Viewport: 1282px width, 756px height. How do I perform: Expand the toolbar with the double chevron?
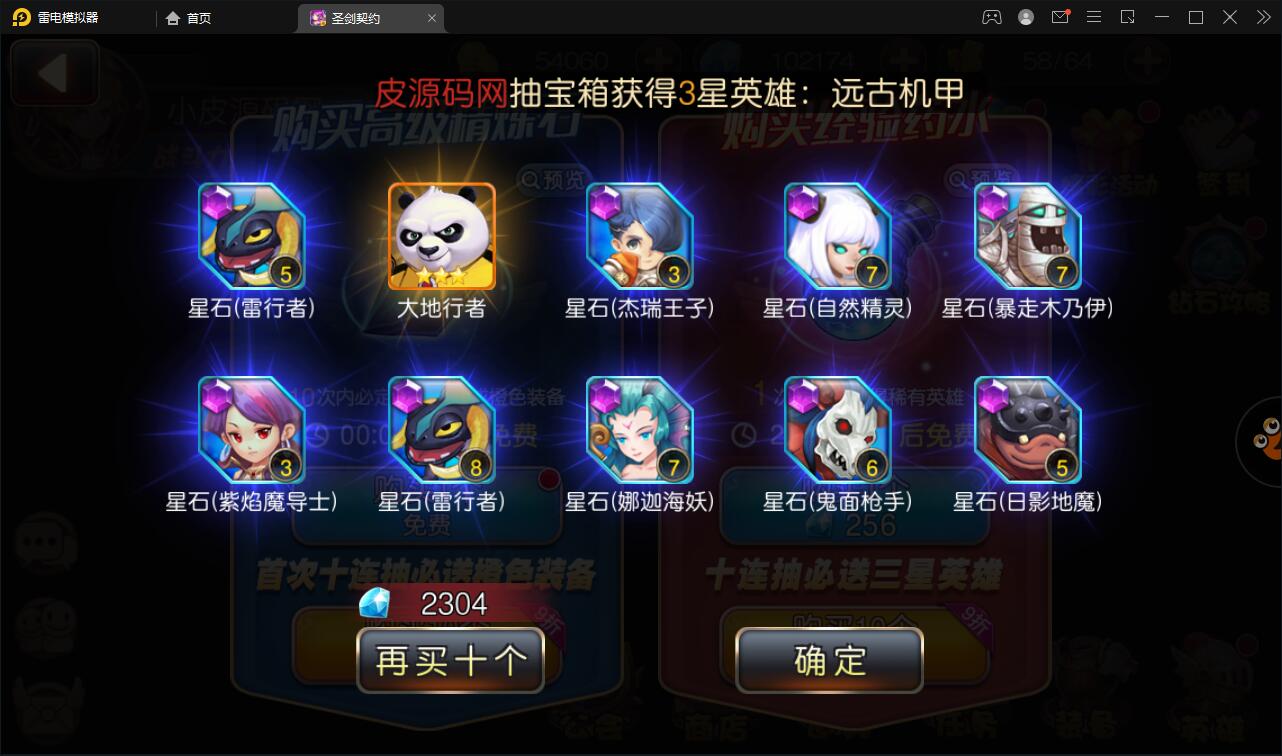(x=1262, y=17)
